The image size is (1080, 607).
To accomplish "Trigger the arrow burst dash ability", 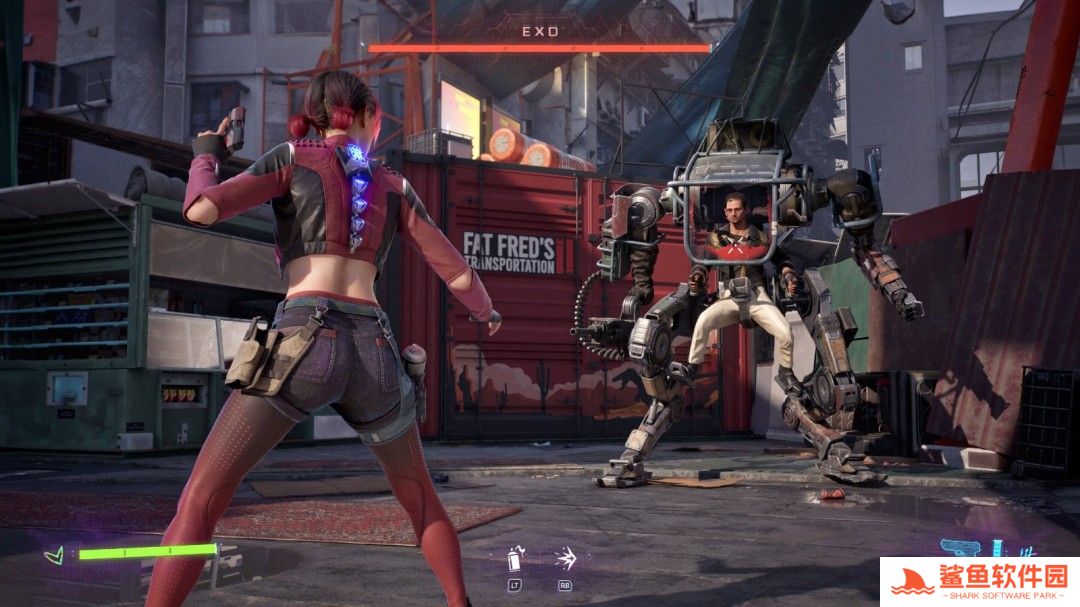I will tap(565, 558).
